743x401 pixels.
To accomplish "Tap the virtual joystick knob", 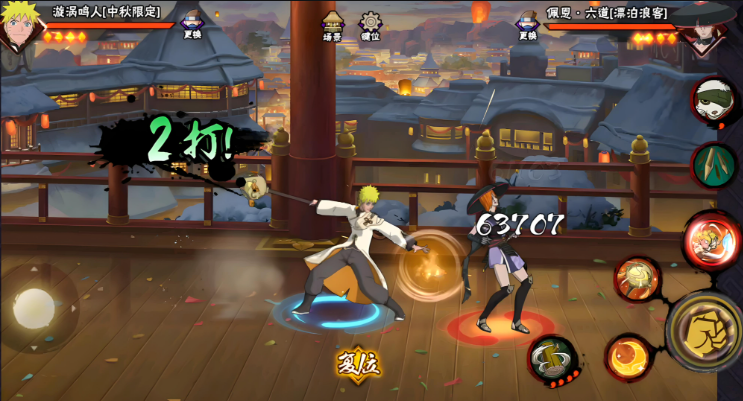I will 35,308.
